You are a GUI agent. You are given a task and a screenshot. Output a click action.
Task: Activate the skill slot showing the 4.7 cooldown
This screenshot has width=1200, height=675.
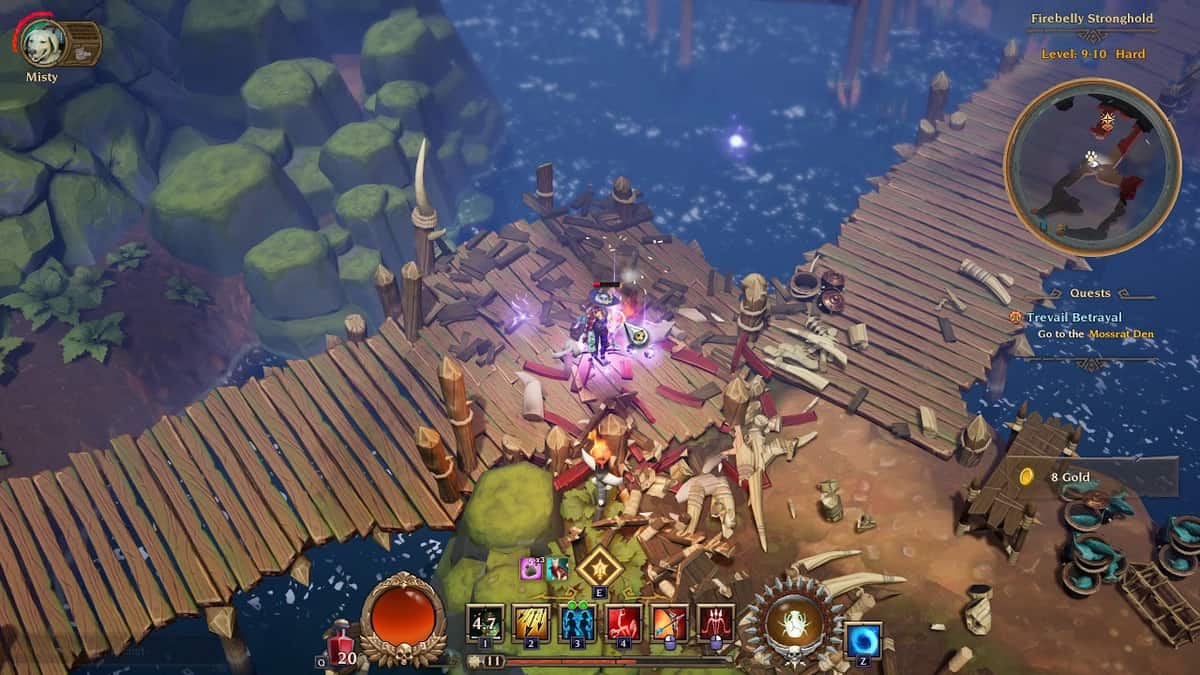tap(485, 623)
